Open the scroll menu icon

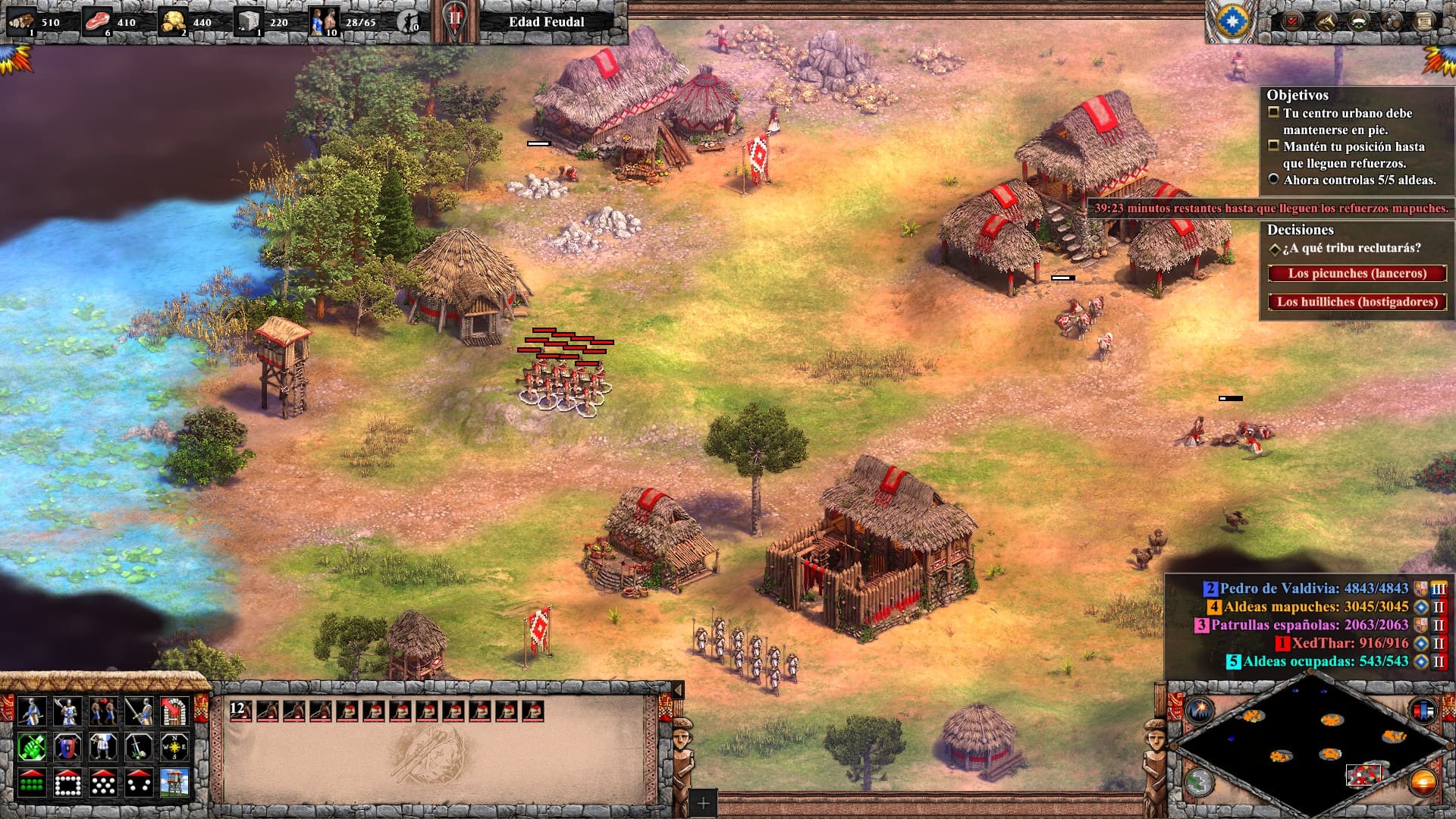pyautogui.click(x=1425, y=20)
